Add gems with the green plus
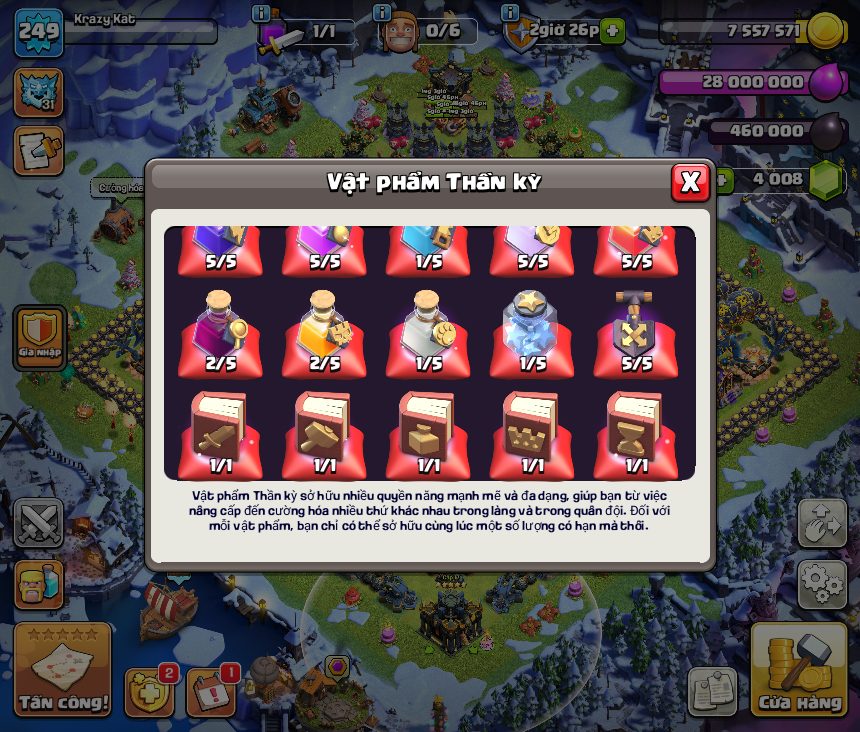 (x=719, y=180)
